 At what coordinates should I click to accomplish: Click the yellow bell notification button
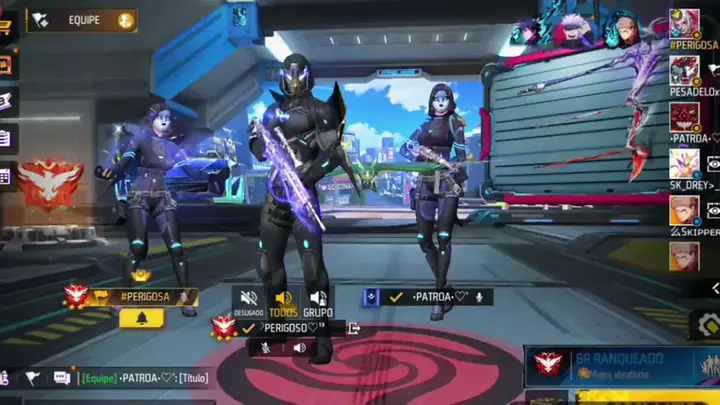(141, 318)
